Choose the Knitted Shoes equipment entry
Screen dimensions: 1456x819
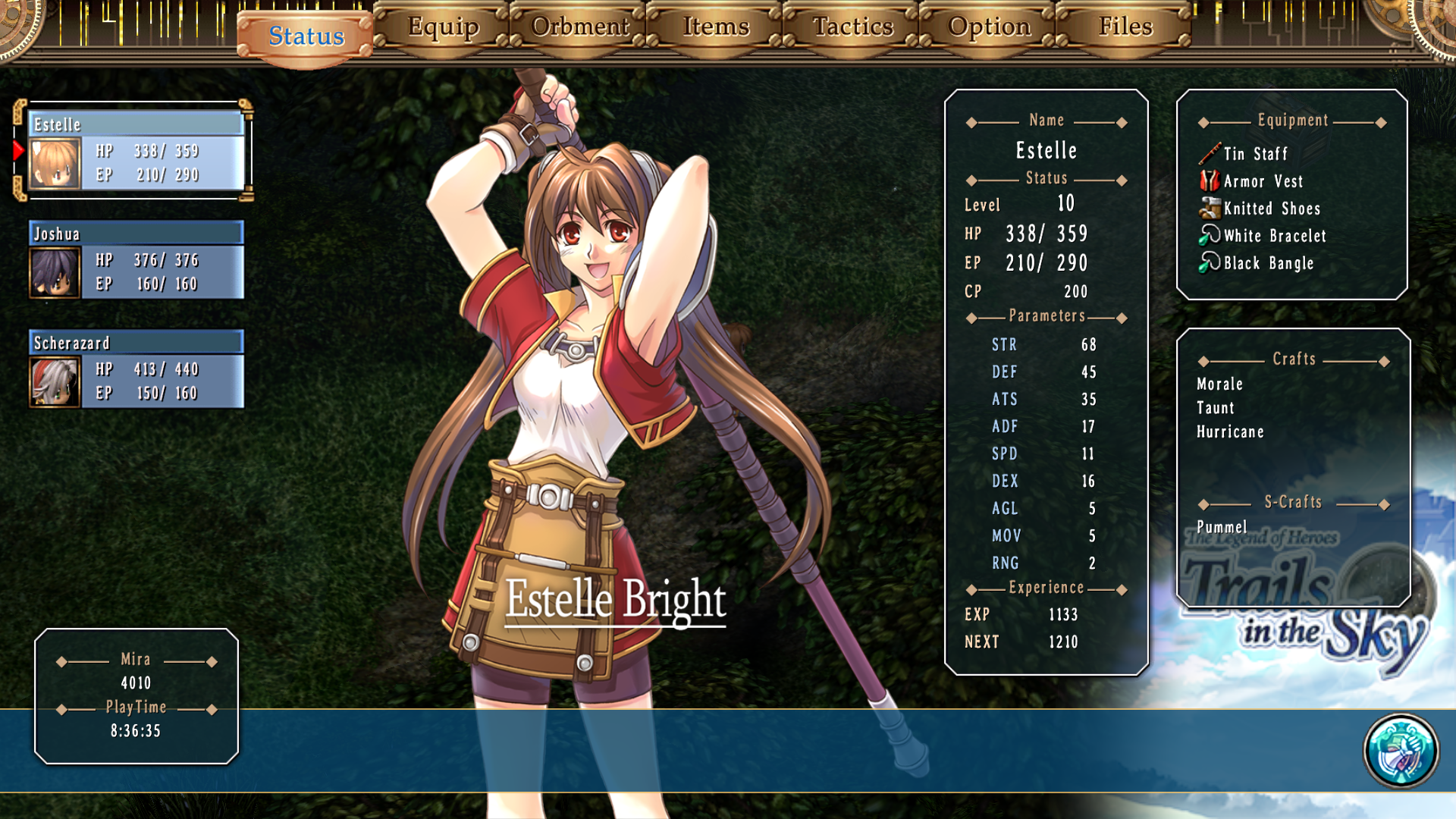click(x=1272, y=209)
